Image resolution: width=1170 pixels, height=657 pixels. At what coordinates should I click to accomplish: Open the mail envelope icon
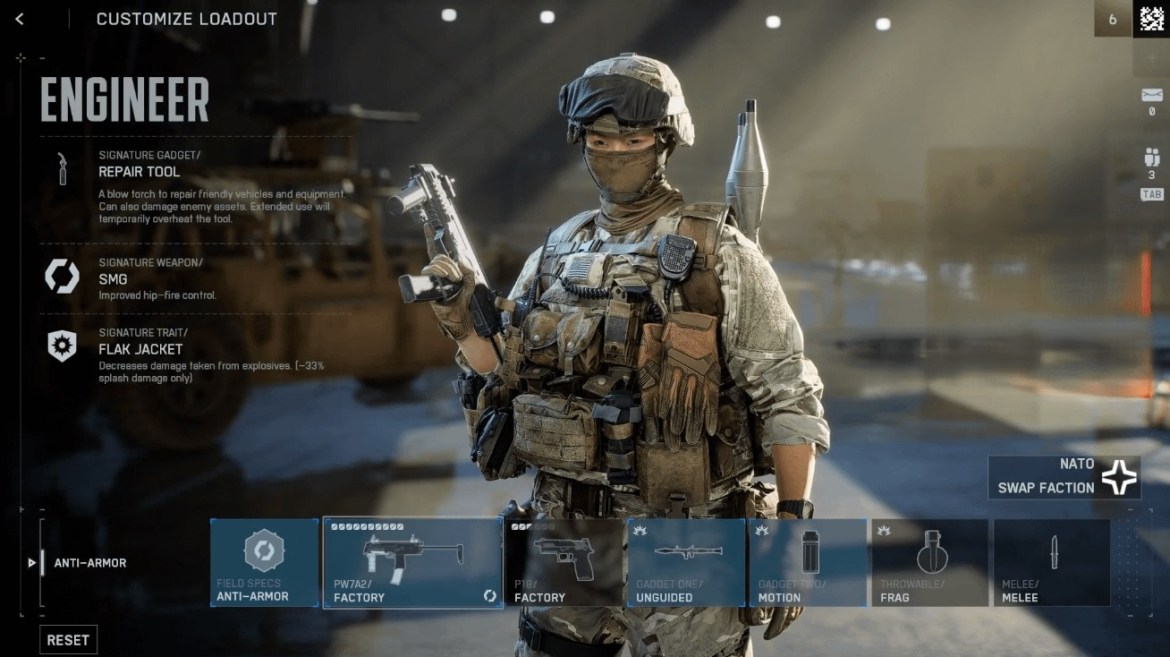click(x=1151, y=96)
